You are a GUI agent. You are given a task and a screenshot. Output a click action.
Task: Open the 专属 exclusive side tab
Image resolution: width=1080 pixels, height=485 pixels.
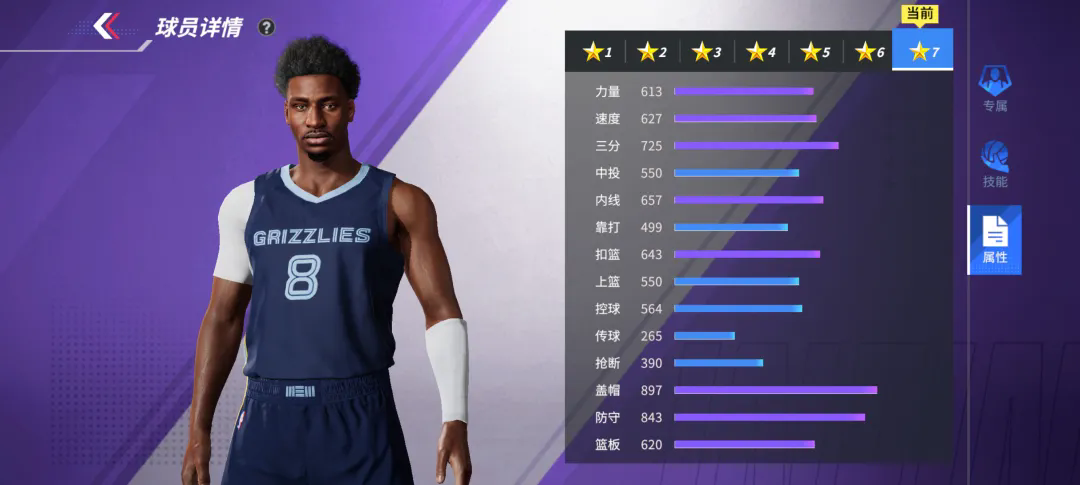pos(994,88)
